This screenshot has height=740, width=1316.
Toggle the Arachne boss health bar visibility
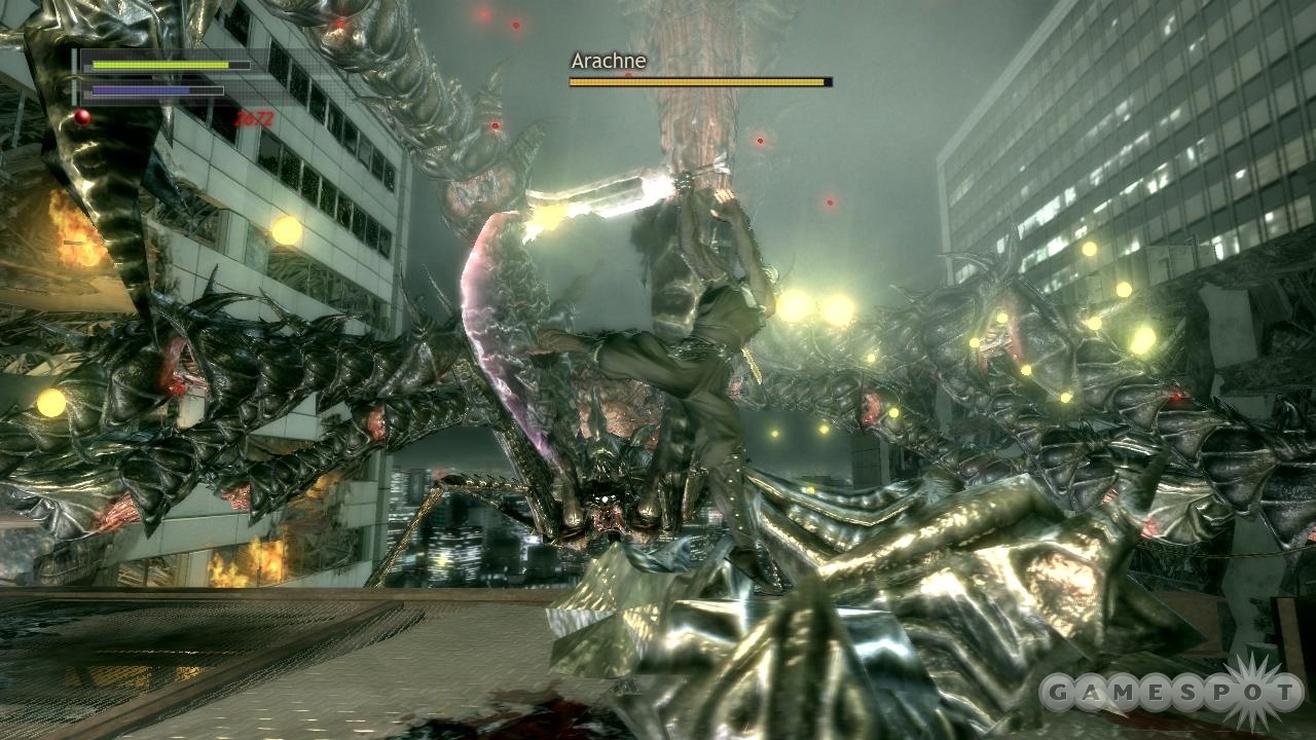pos(698,81)
